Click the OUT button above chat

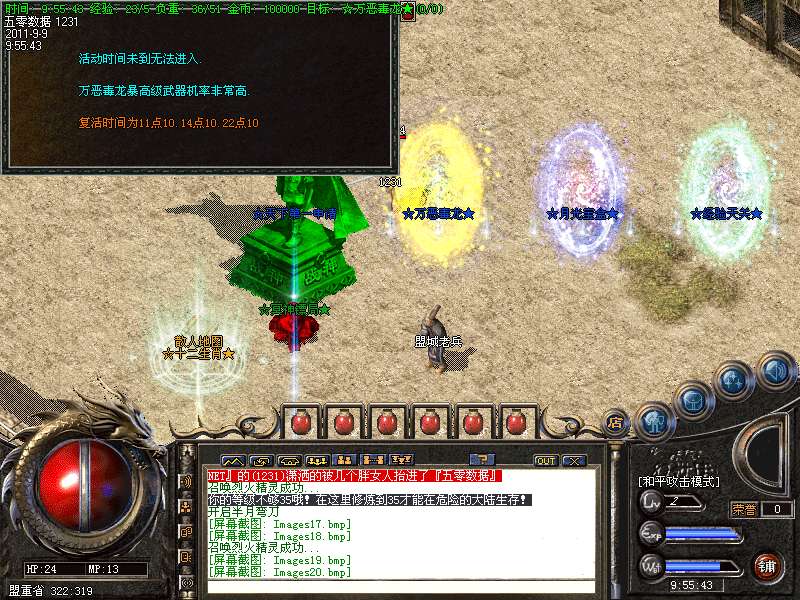coord(546,461)
